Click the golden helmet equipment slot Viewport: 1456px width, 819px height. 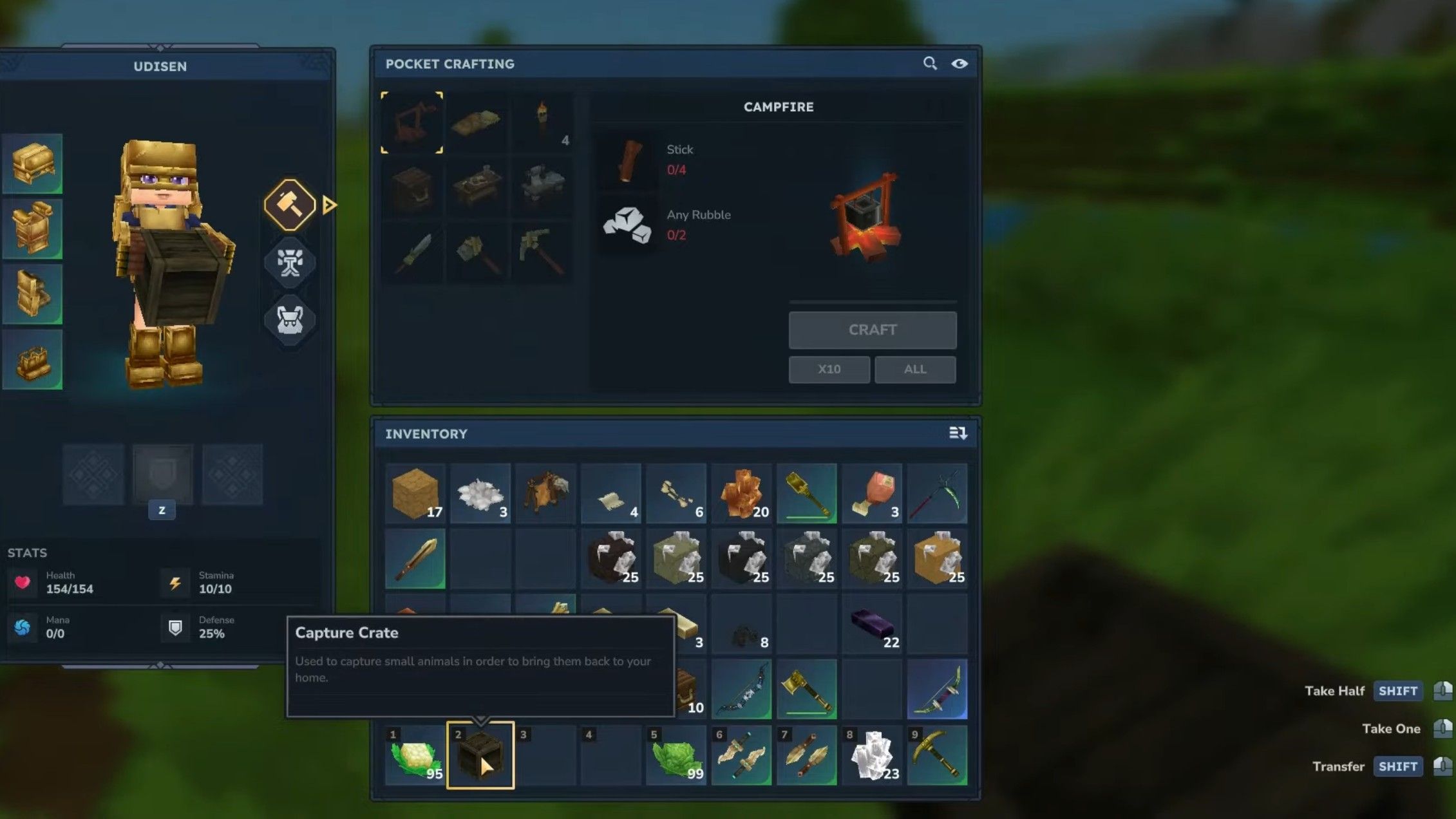tap(32, 164)
